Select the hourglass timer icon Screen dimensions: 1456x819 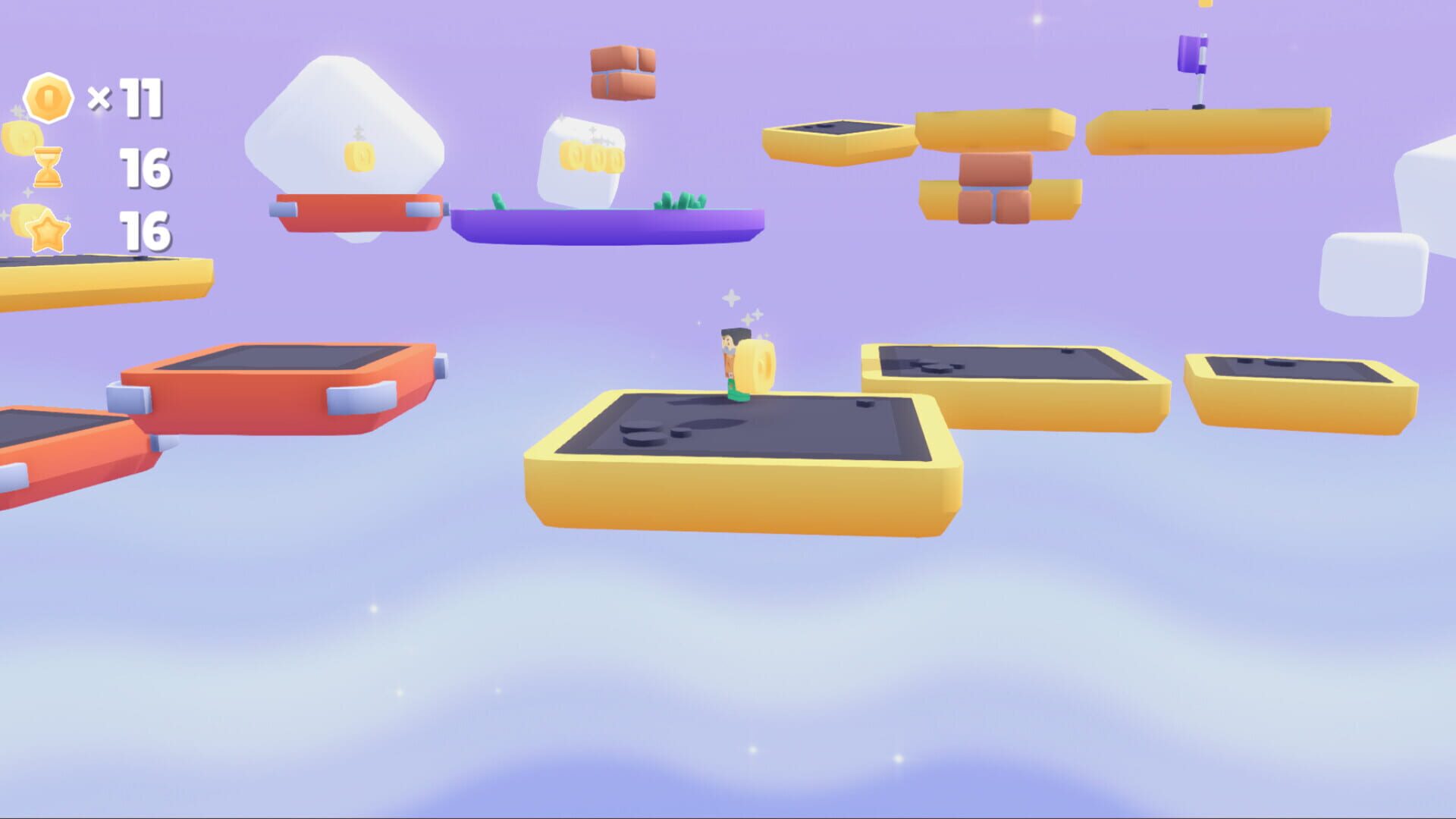tap(47, 168)
